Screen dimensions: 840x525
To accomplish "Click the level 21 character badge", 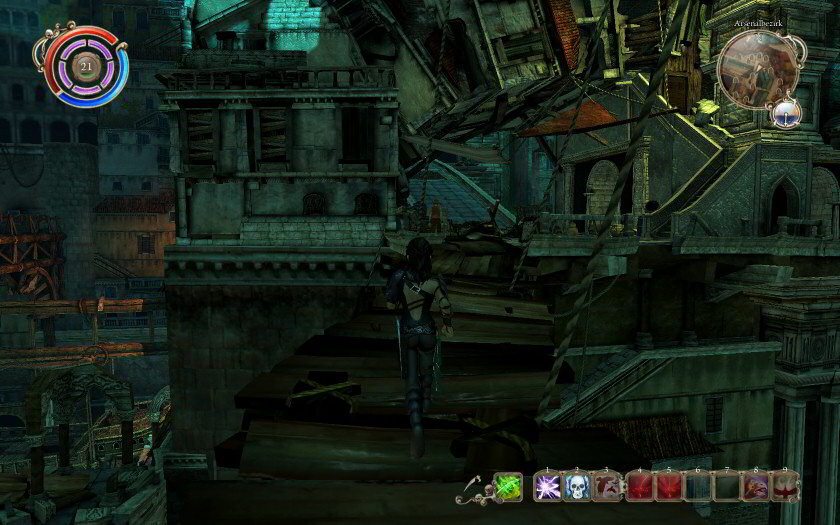I will click(x=85, y=67).
